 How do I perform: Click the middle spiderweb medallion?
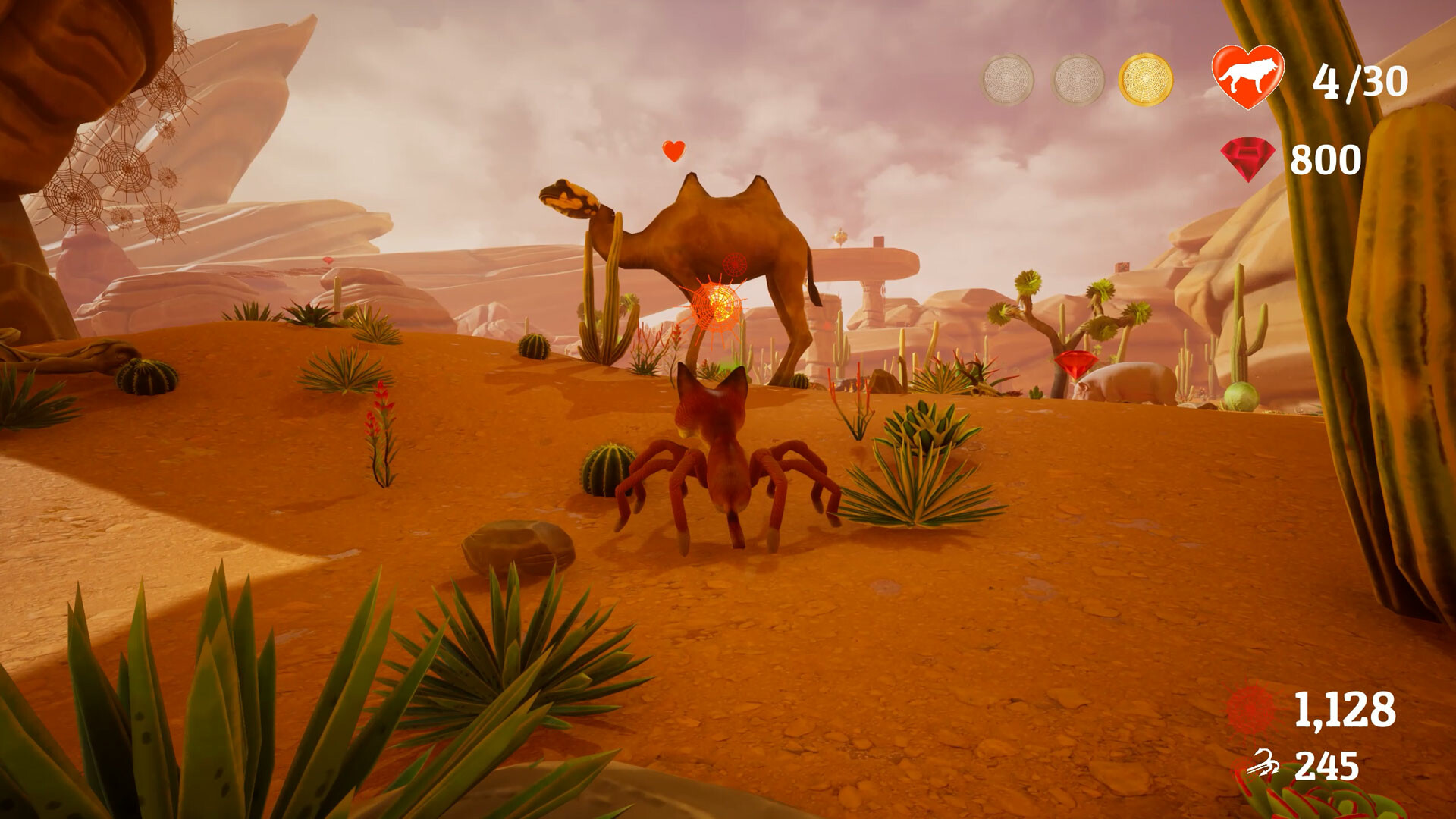[x=1077, y=78]
